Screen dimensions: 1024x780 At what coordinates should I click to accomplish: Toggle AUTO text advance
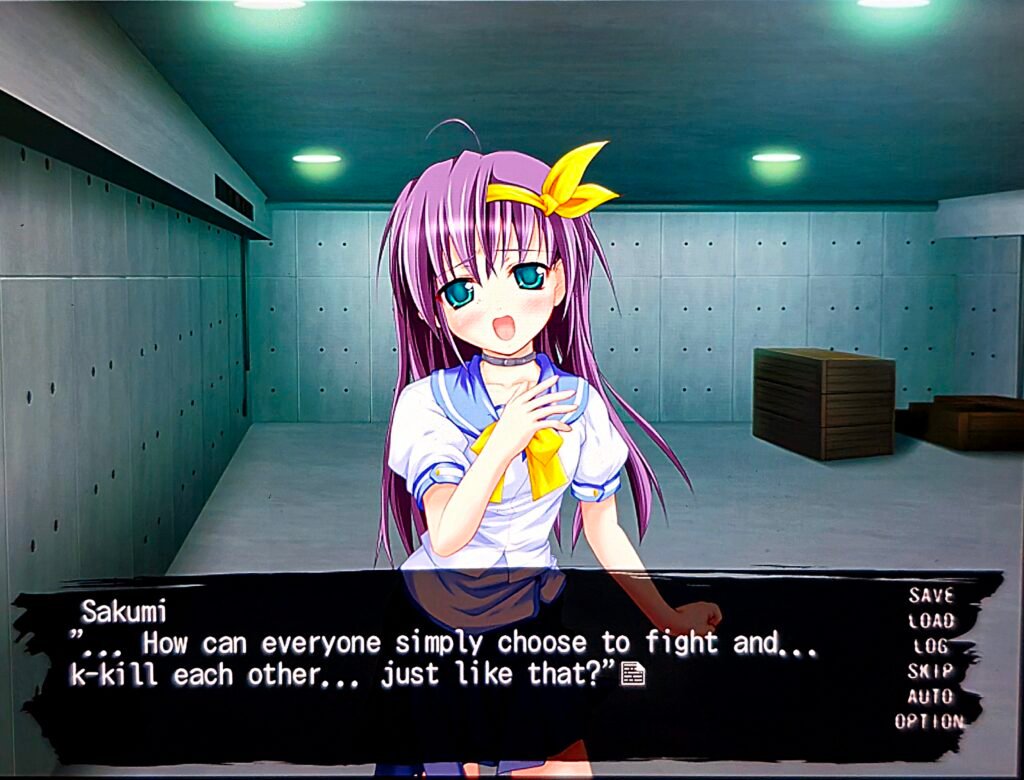pyautogui.click(x=931, y=696)
